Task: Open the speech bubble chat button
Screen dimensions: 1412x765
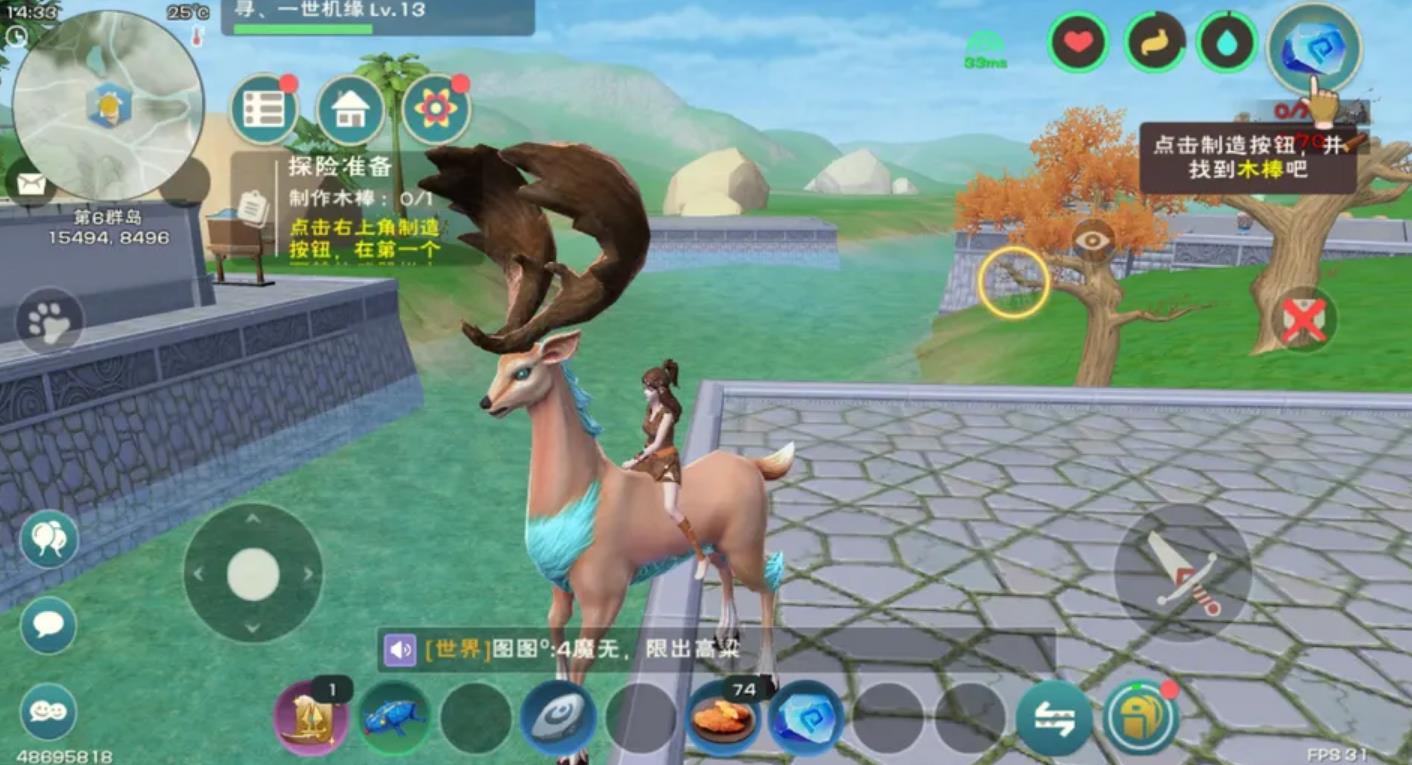Action: coord(48,625)
